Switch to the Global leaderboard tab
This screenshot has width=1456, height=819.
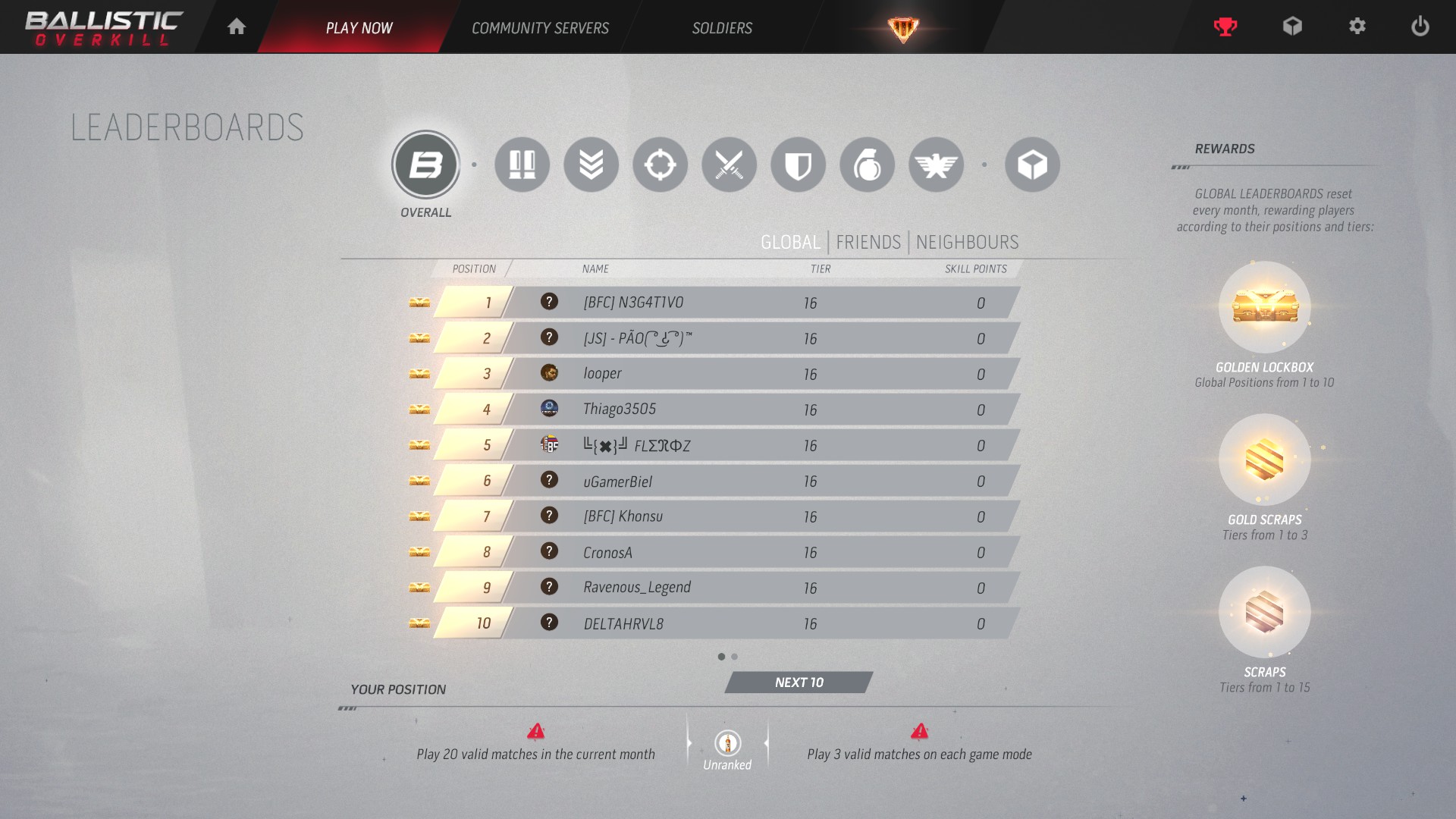click(790, 243)
